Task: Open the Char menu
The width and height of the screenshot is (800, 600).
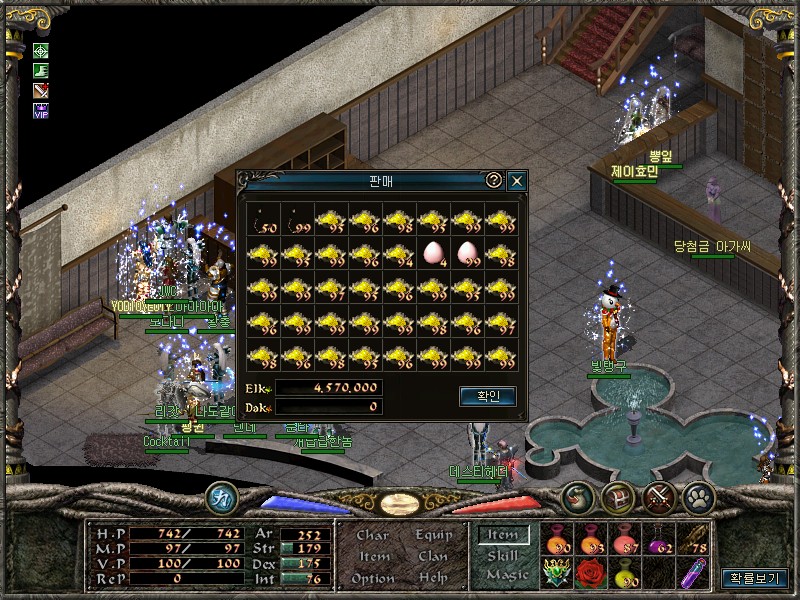Action: pos(373,535)
